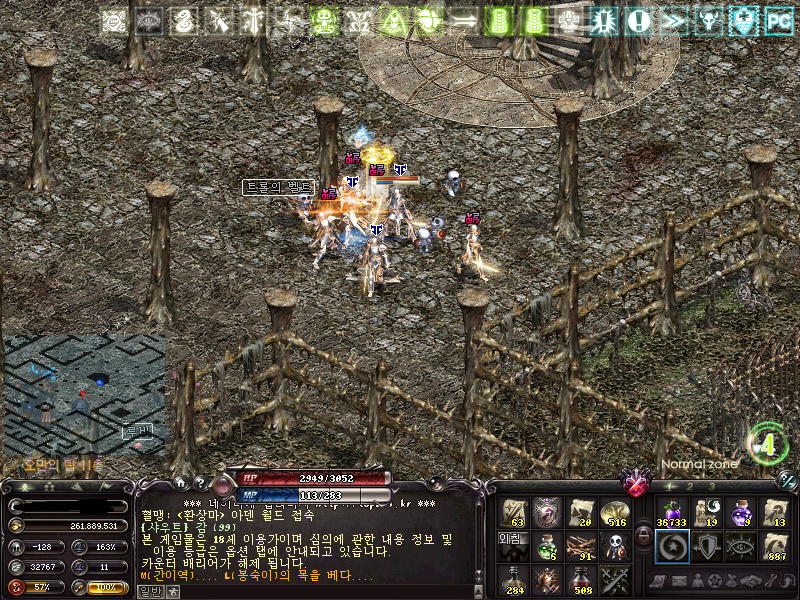800x600 pixels.
Task: Select the highlighted star swirl skill slot
Action: (670, 546)
